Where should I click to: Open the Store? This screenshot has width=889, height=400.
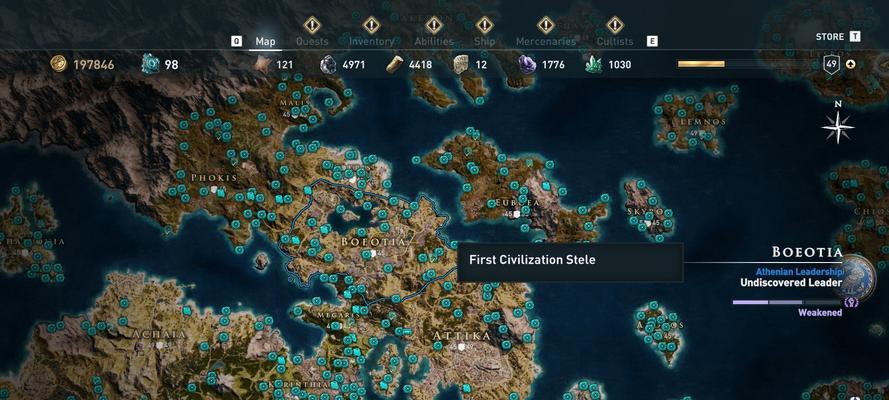(x=830, y=37)
